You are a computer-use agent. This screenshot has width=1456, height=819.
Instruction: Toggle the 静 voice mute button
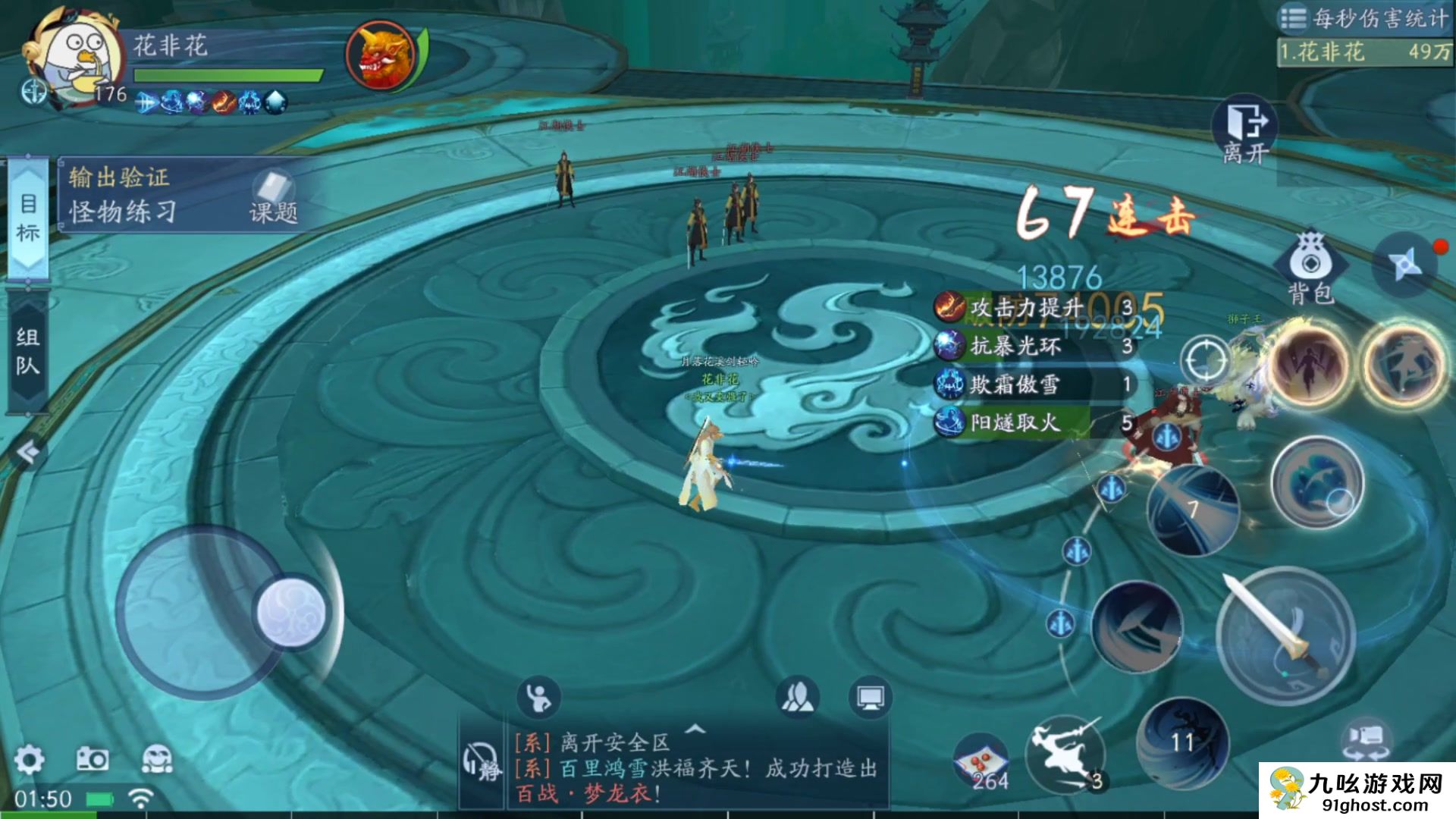point(482,762)
